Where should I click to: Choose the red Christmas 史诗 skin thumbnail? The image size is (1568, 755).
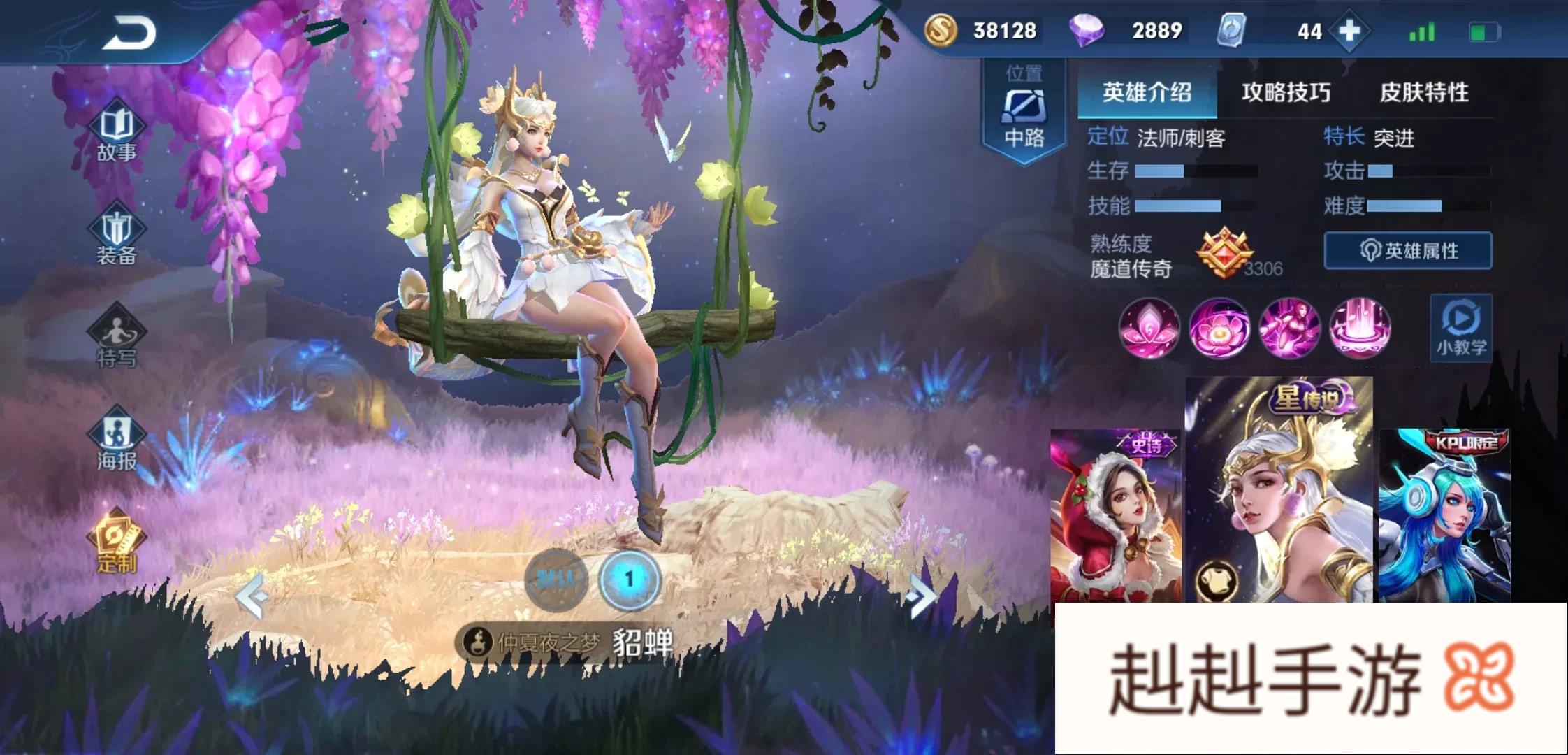pos(1115,517)
